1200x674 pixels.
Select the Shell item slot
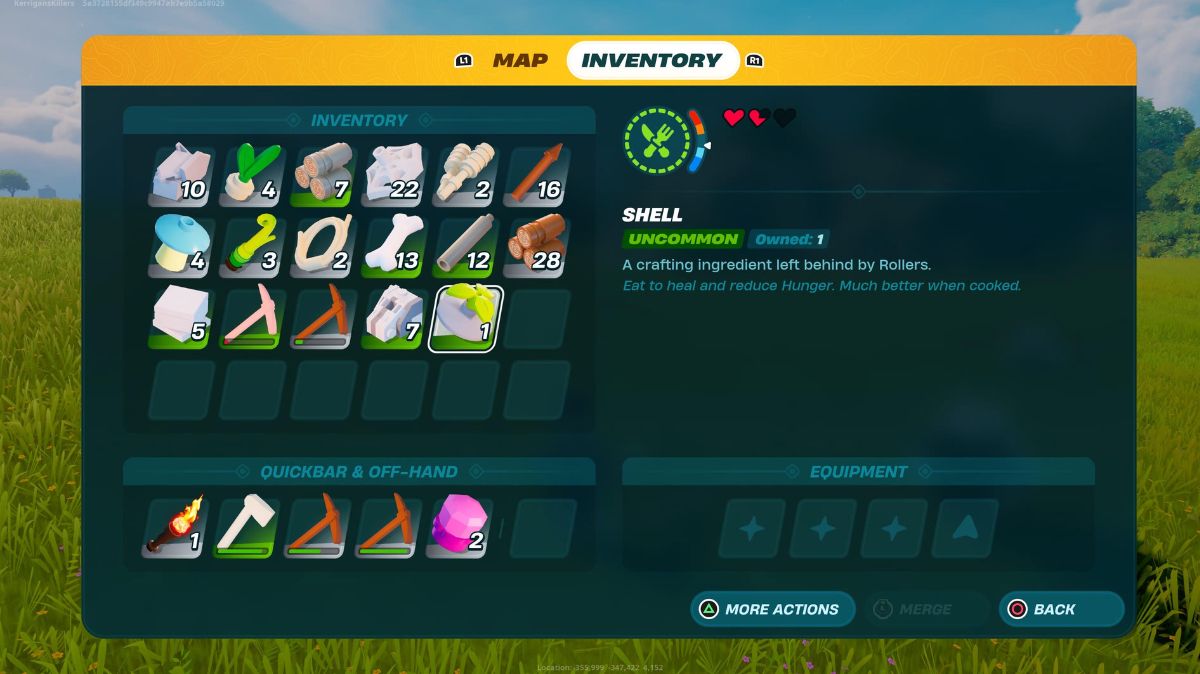465,319
